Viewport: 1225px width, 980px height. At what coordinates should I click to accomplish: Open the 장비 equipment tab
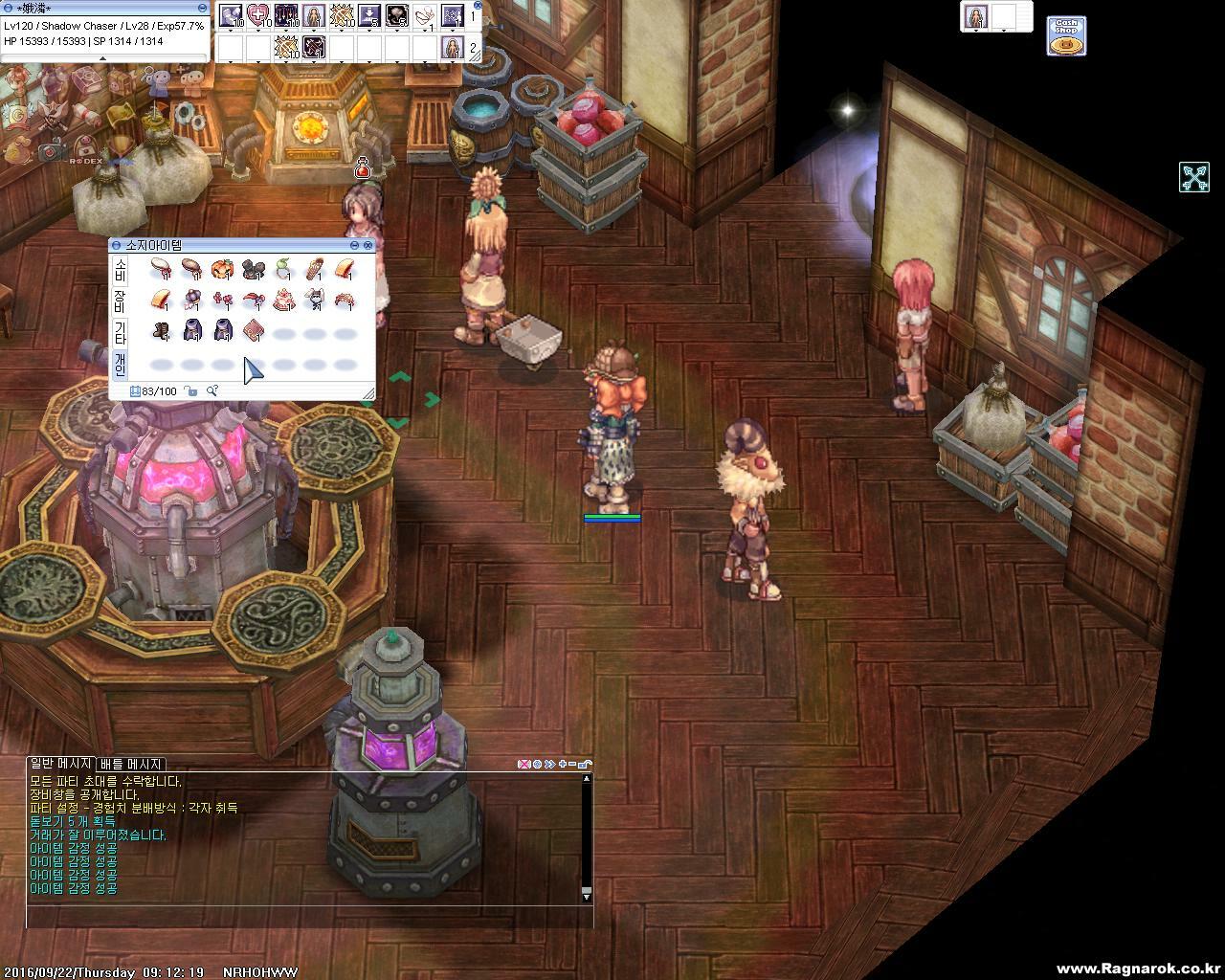[121, 301]
